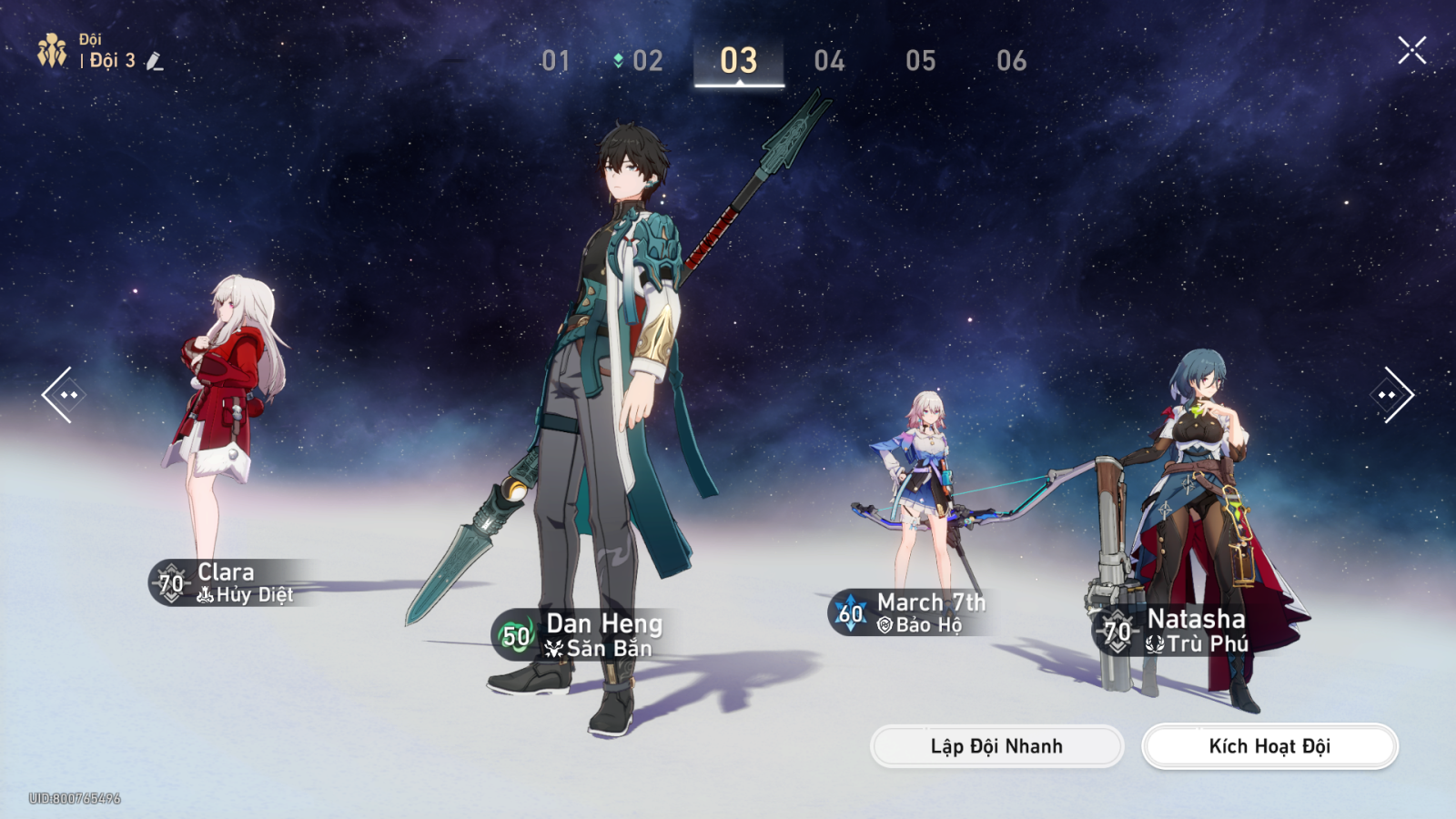Open team tab 05
1456x819 pixels.
point(920,61)
